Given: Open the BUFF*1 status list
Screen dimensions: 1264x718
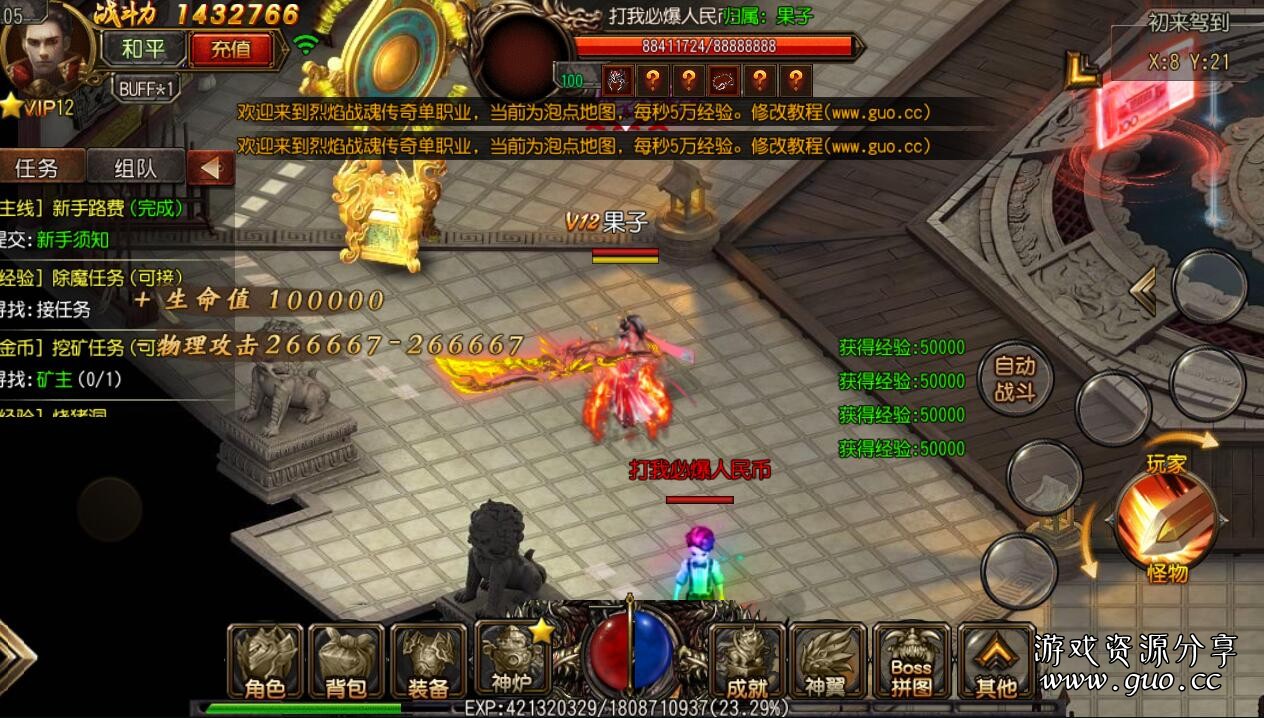Looking at the screenshot, I should [146, 88].
